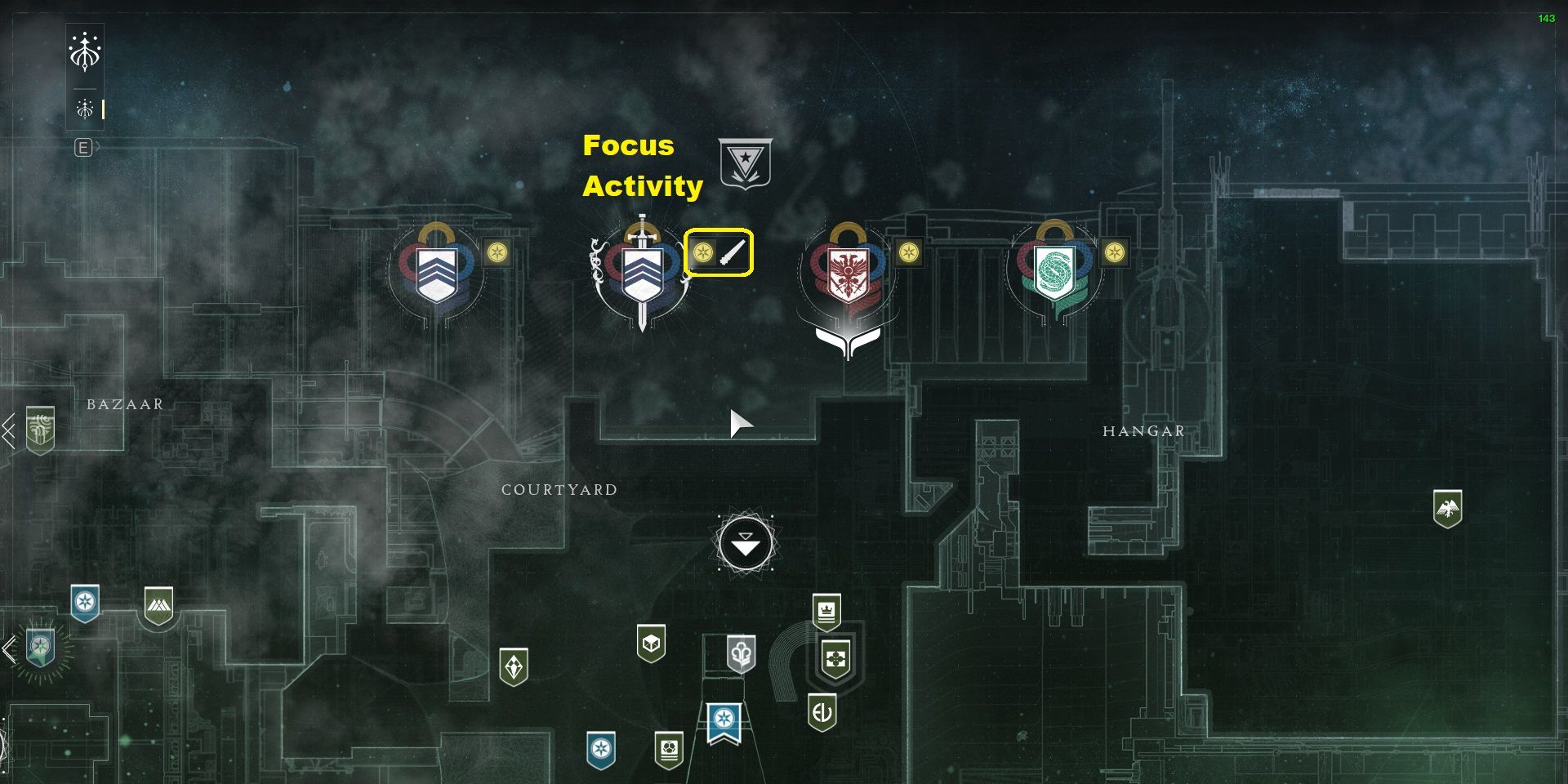
Task: Open the Traveler destination icon
Action: point(85,51)
